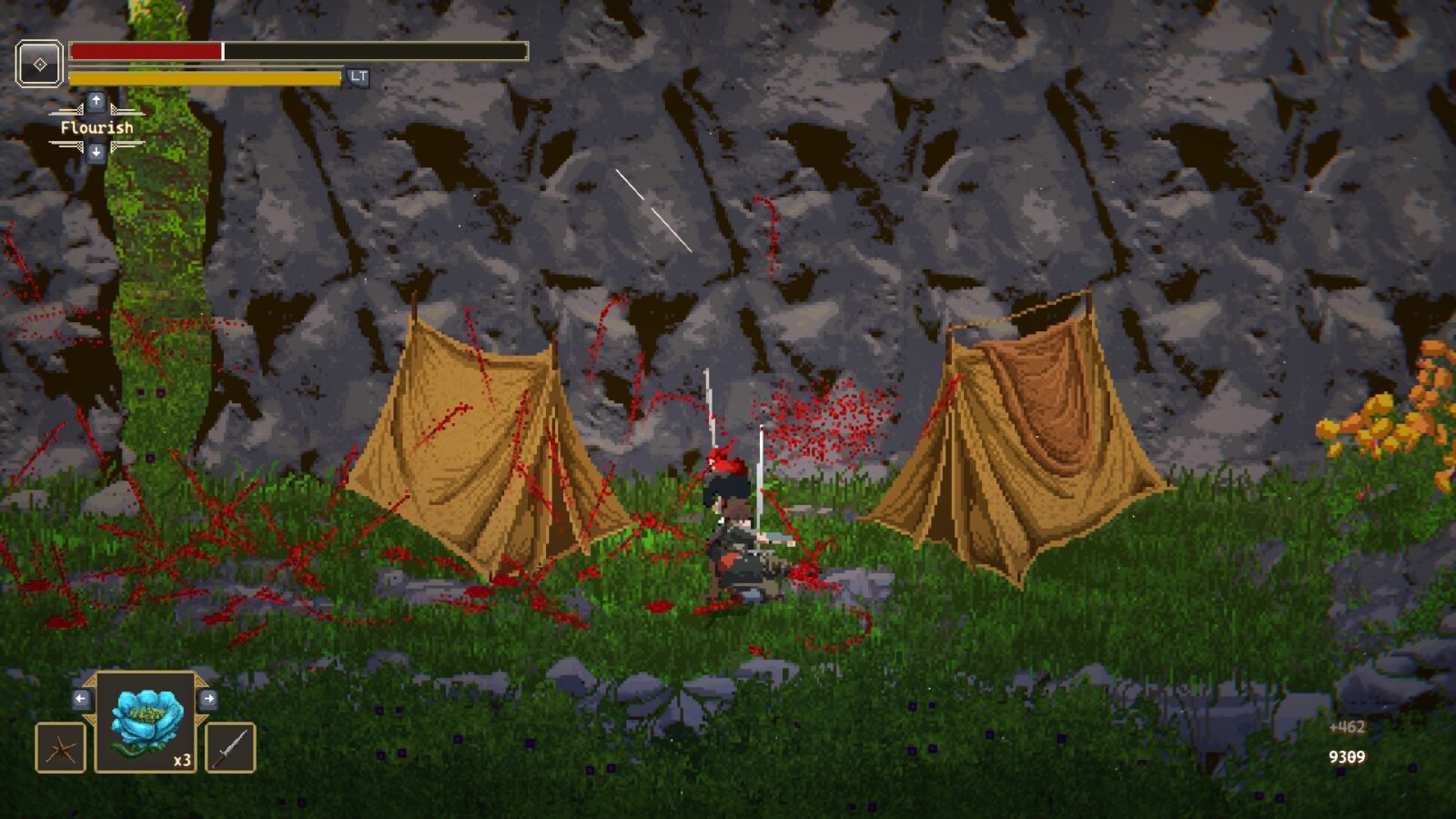Select the blue flower item slot
This screenshot has width=1456, height=819.
[146, 723]
